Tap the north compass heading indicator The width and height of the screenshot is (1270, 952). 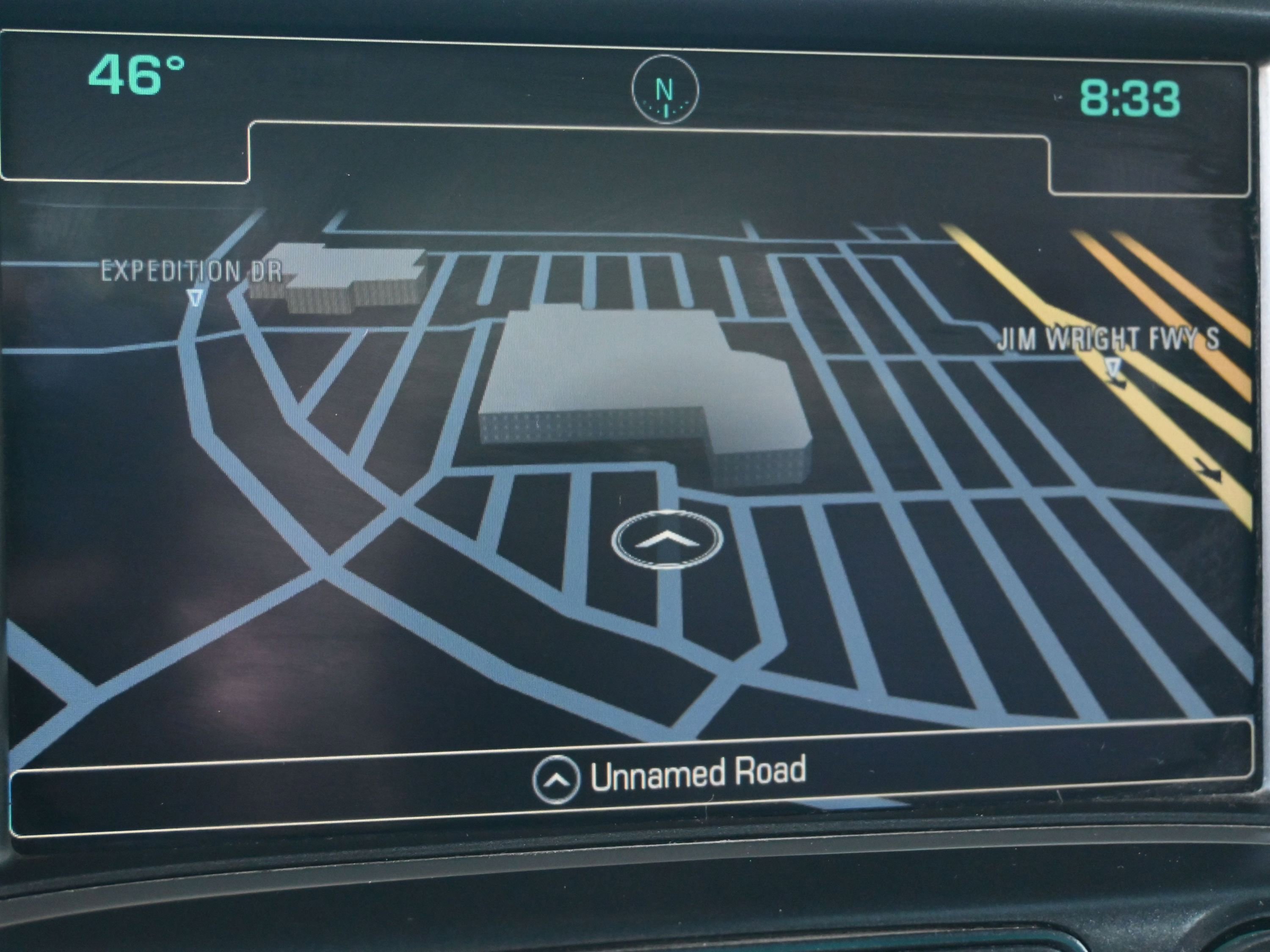click(x=665, y=91)
